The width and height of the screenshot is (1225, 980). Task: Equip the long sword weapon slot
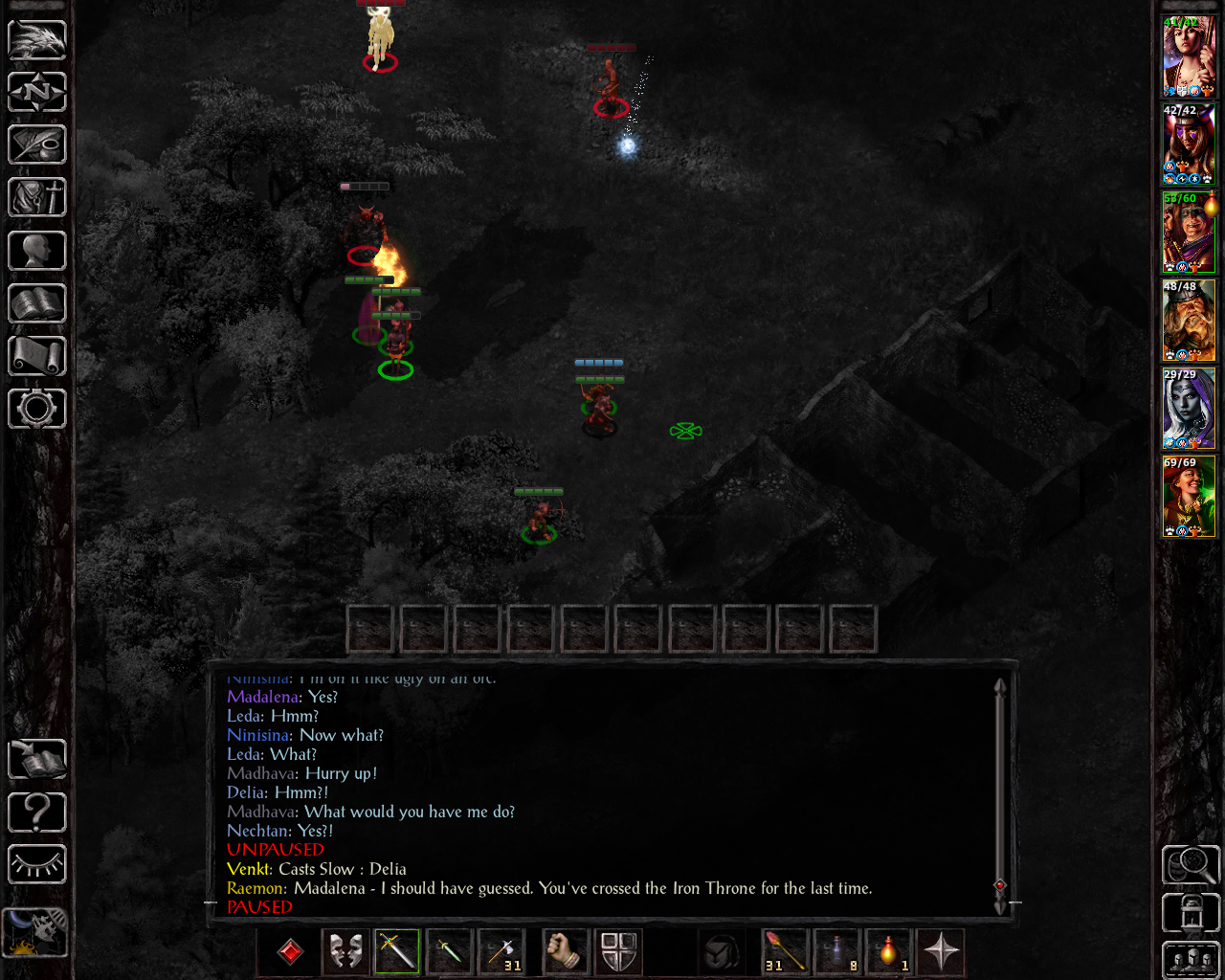coord(397,951)
